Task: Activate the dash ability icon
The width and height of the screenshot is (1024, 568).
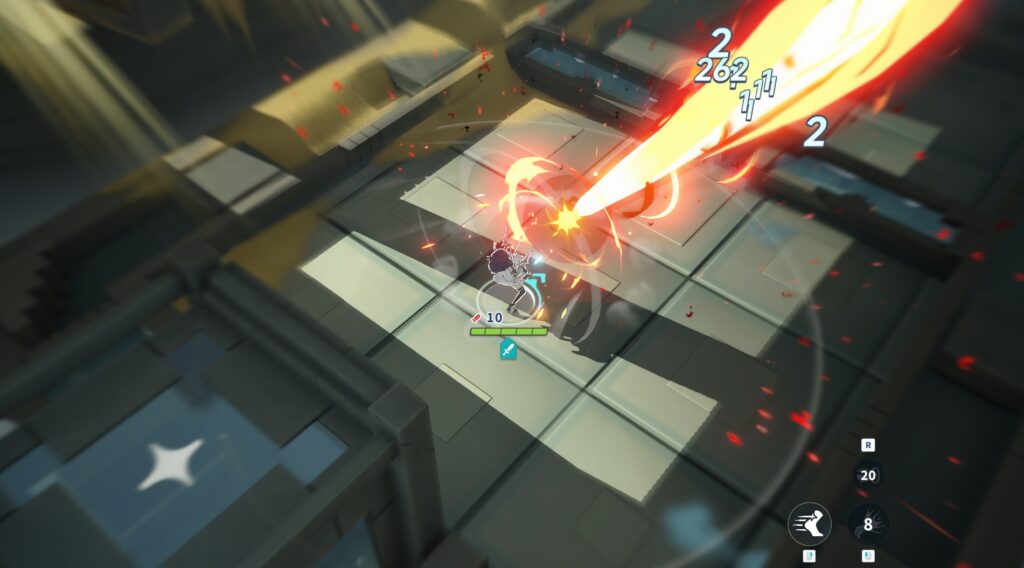Action: click(809, 523)
